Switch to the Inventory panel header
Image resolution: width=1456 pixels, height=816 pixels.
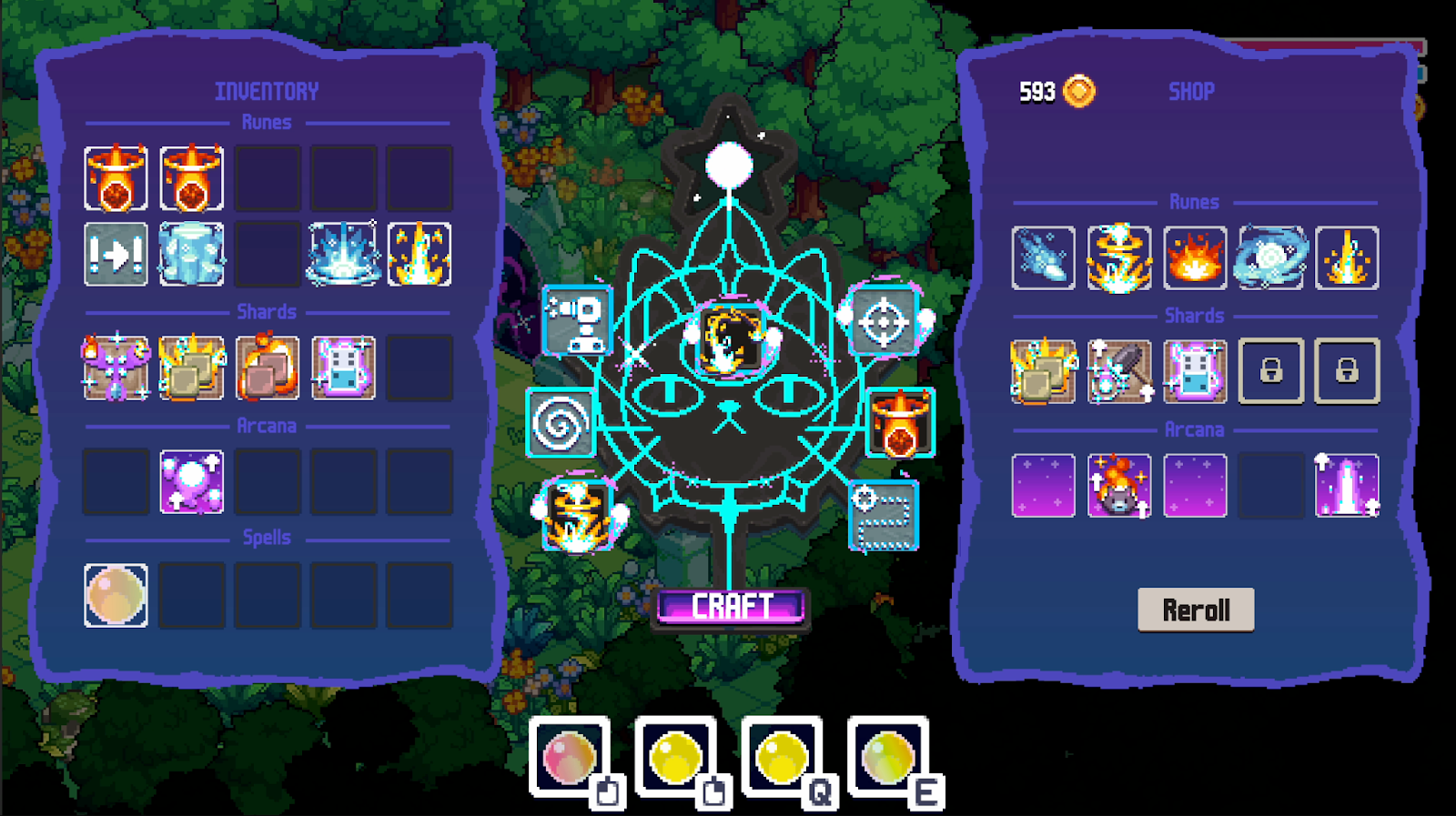tap(267, 90)
